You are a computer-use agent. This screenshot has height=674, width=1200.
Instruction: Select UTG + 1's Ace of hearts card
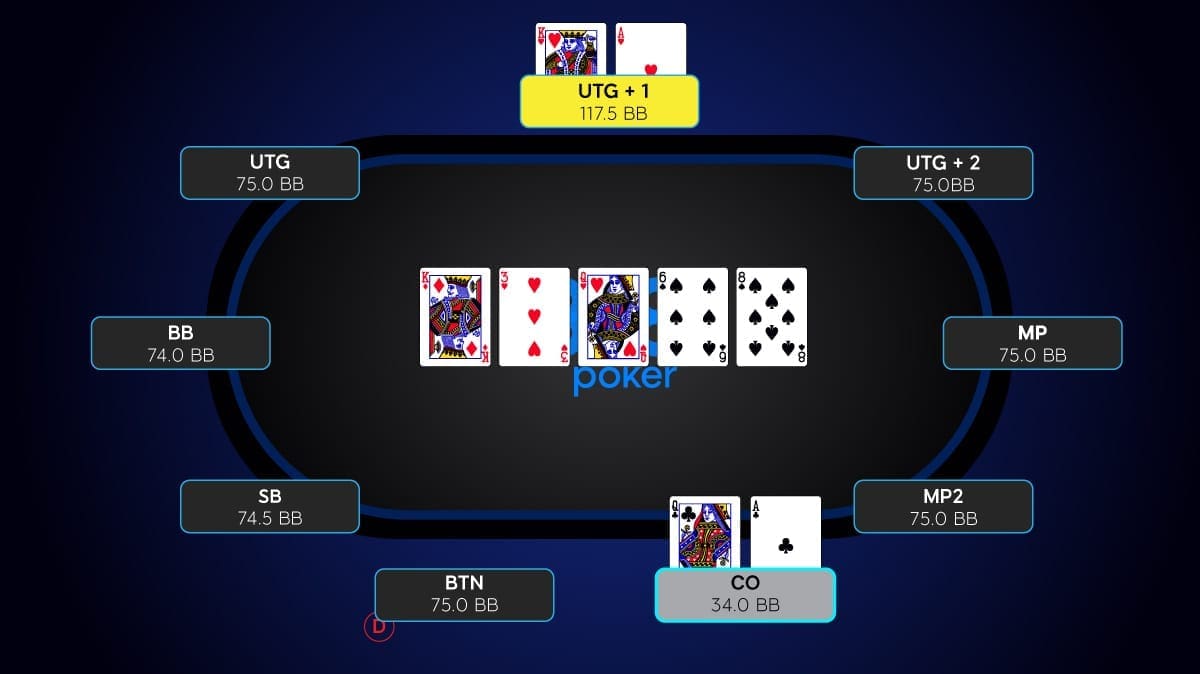[x=651, y=50]
